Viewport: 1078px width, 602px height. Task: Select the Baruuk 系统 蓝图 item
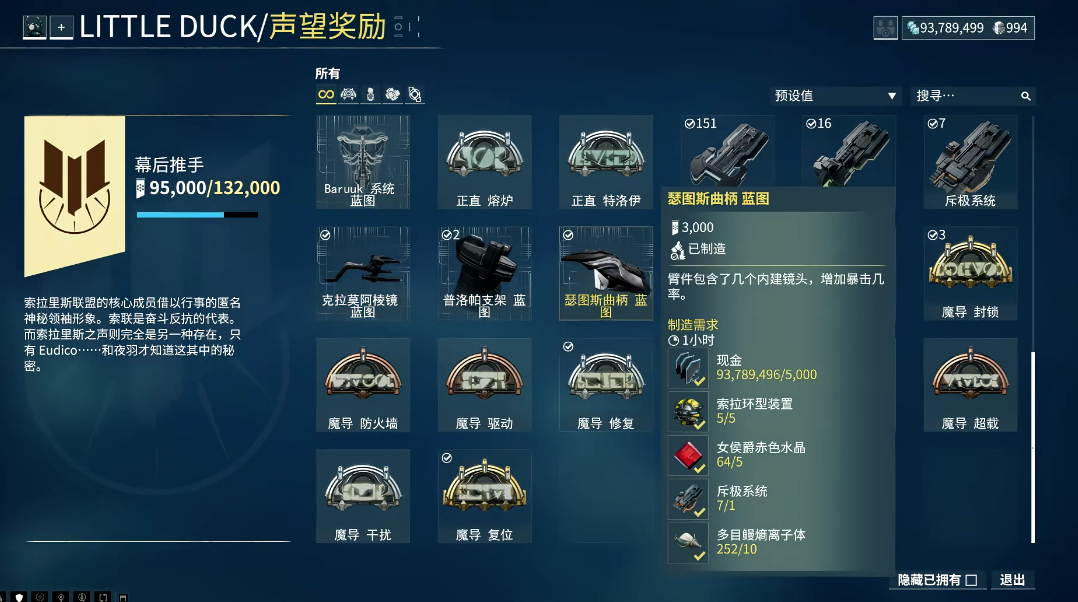363,162
